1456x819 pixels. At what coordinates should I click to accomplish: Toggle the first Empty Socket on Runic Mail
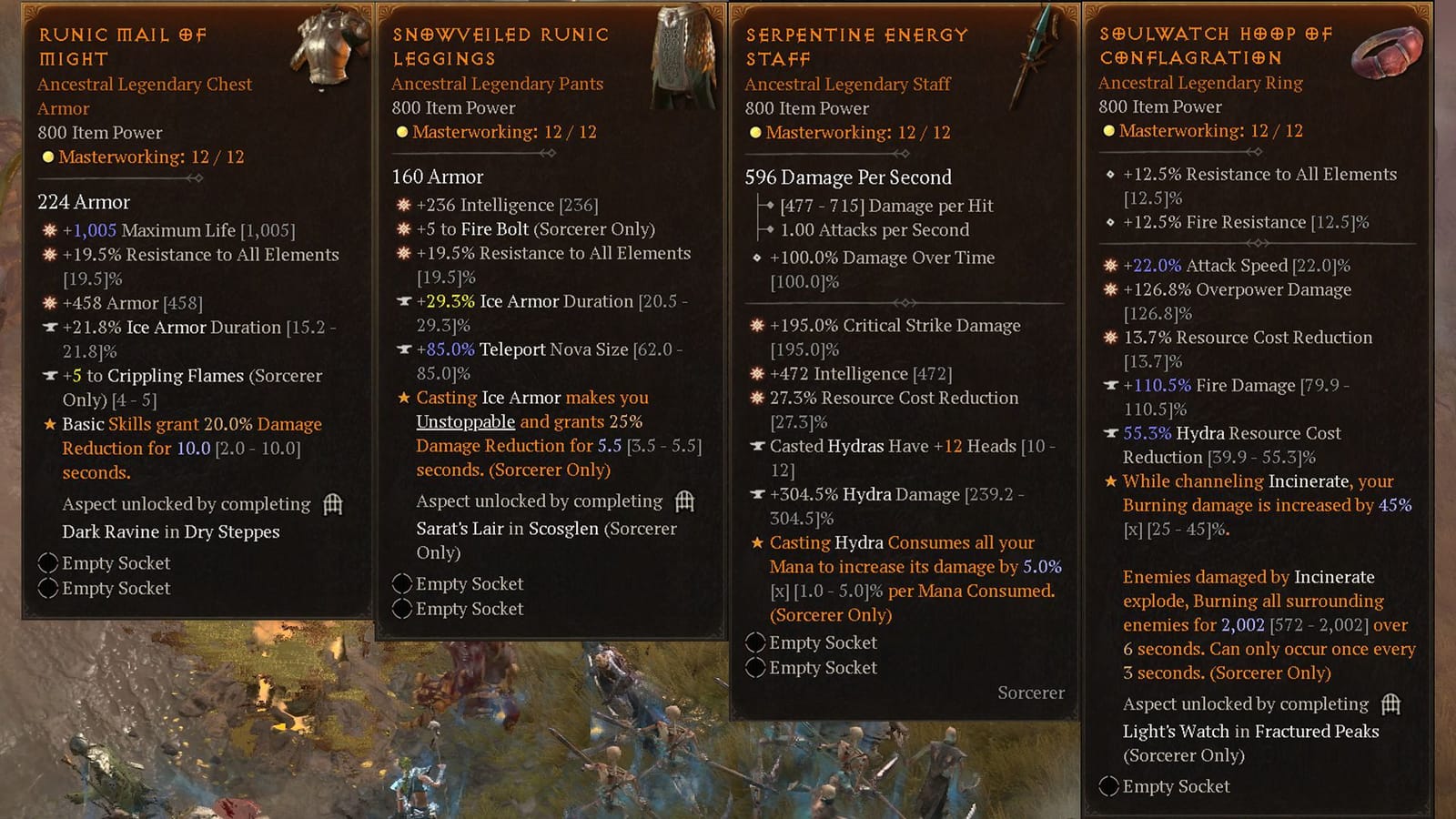pos(48,563)
